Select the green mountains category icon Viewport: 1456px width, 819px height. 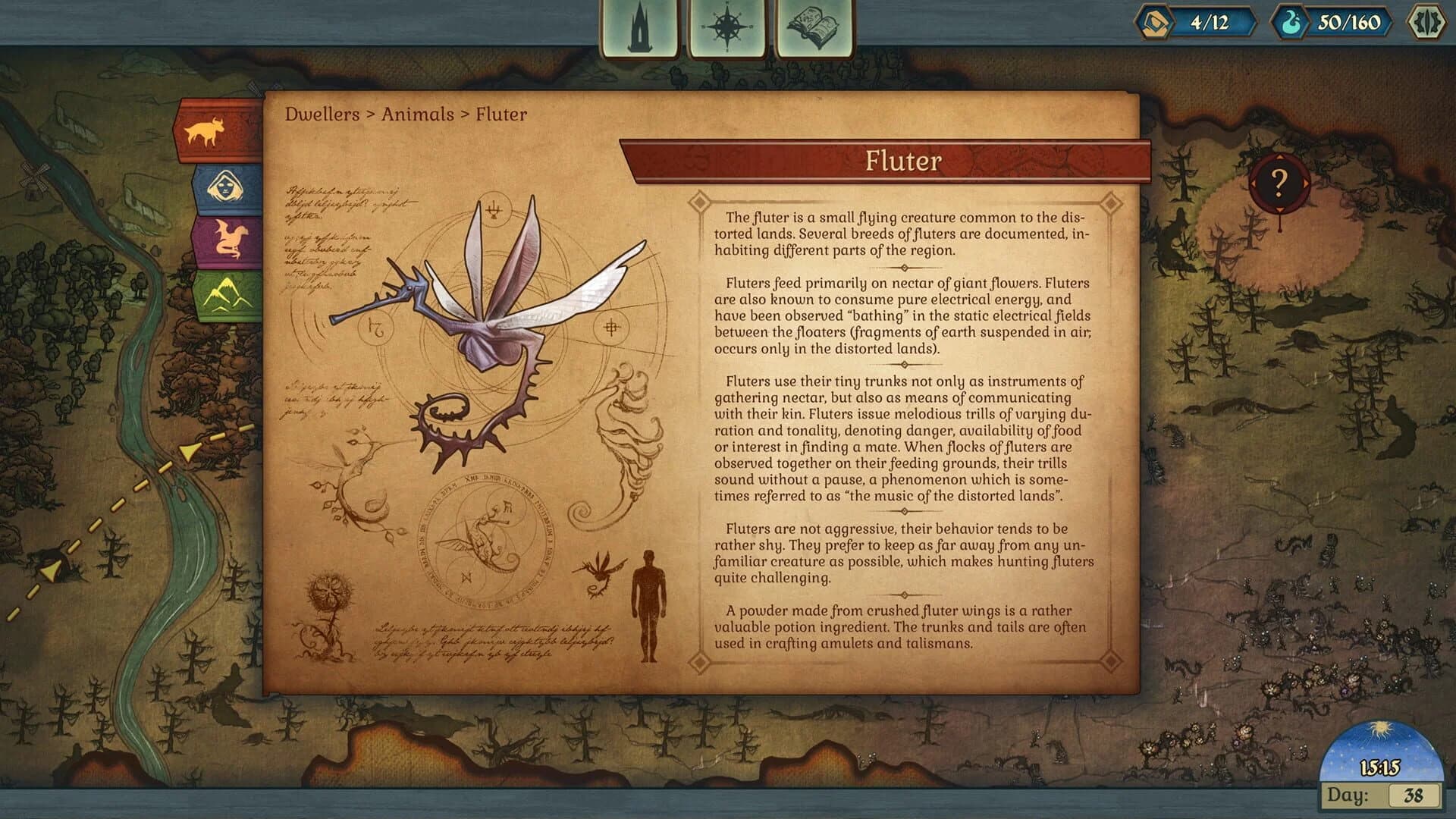(219, 292)
